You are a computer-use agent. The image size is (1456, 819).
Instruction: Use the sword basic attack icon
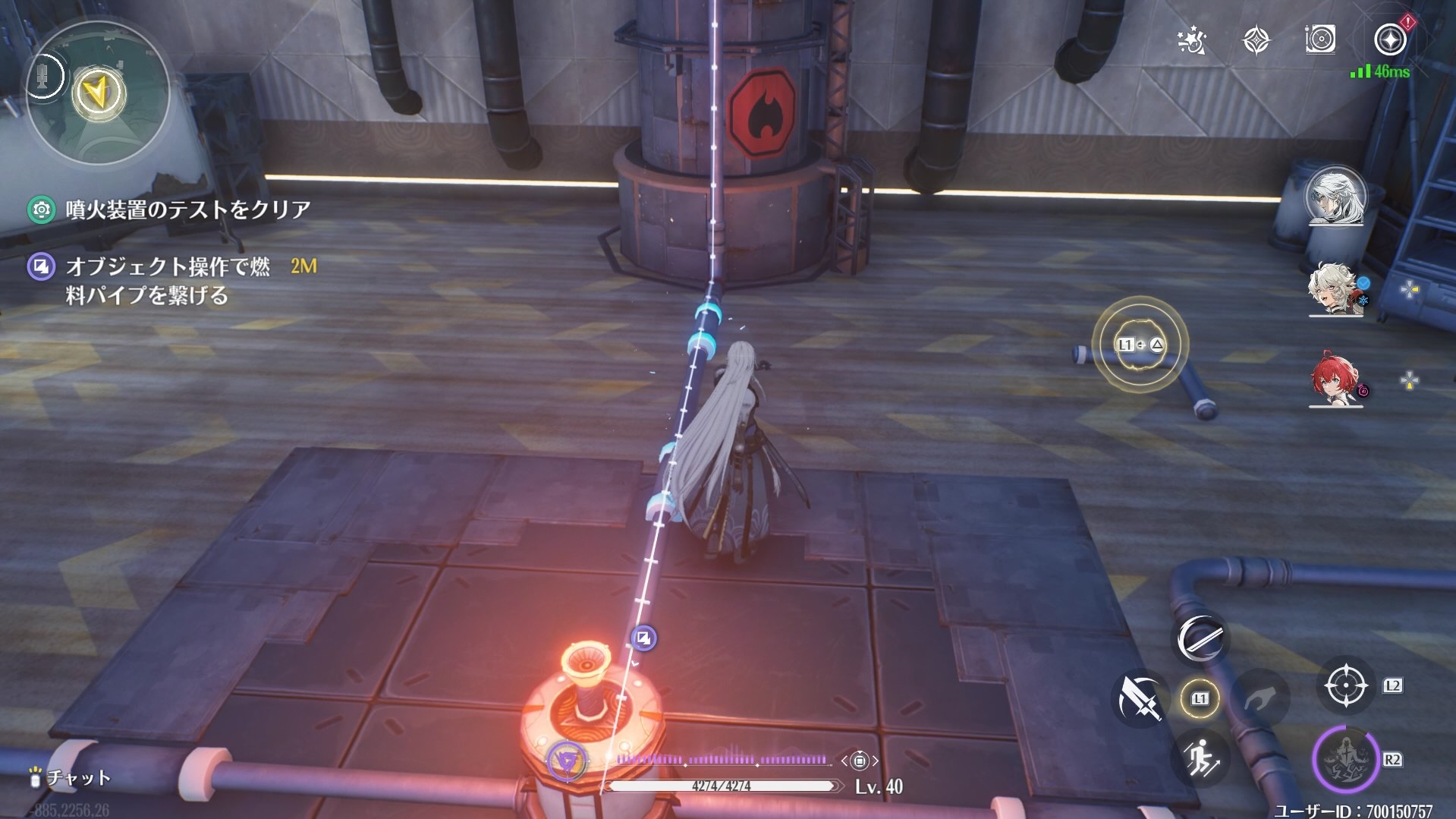point(1140,698)
